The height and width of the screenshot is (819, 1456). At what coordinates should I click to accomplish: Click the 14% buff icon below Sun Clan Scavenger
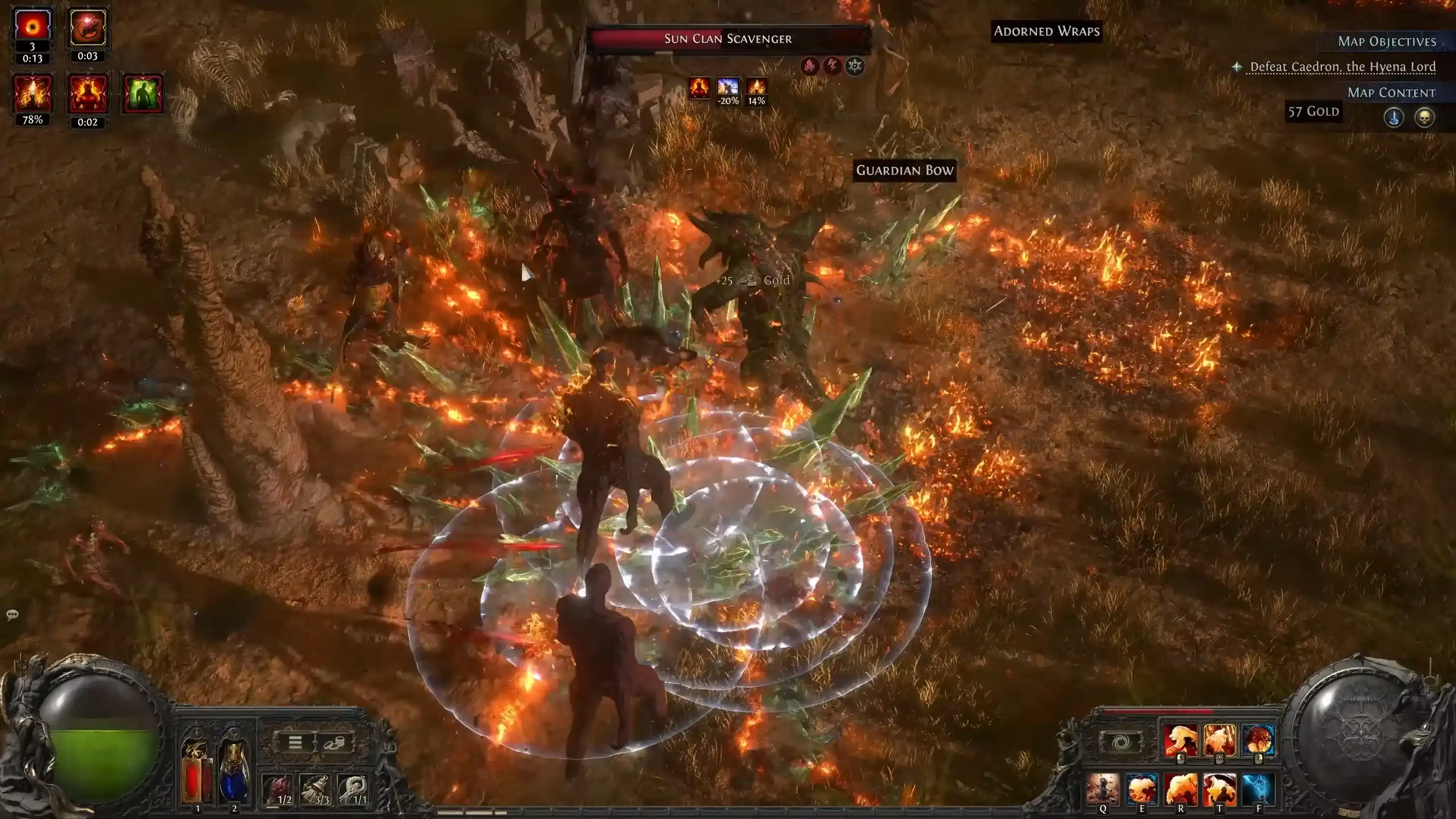[x=756, y=89]
